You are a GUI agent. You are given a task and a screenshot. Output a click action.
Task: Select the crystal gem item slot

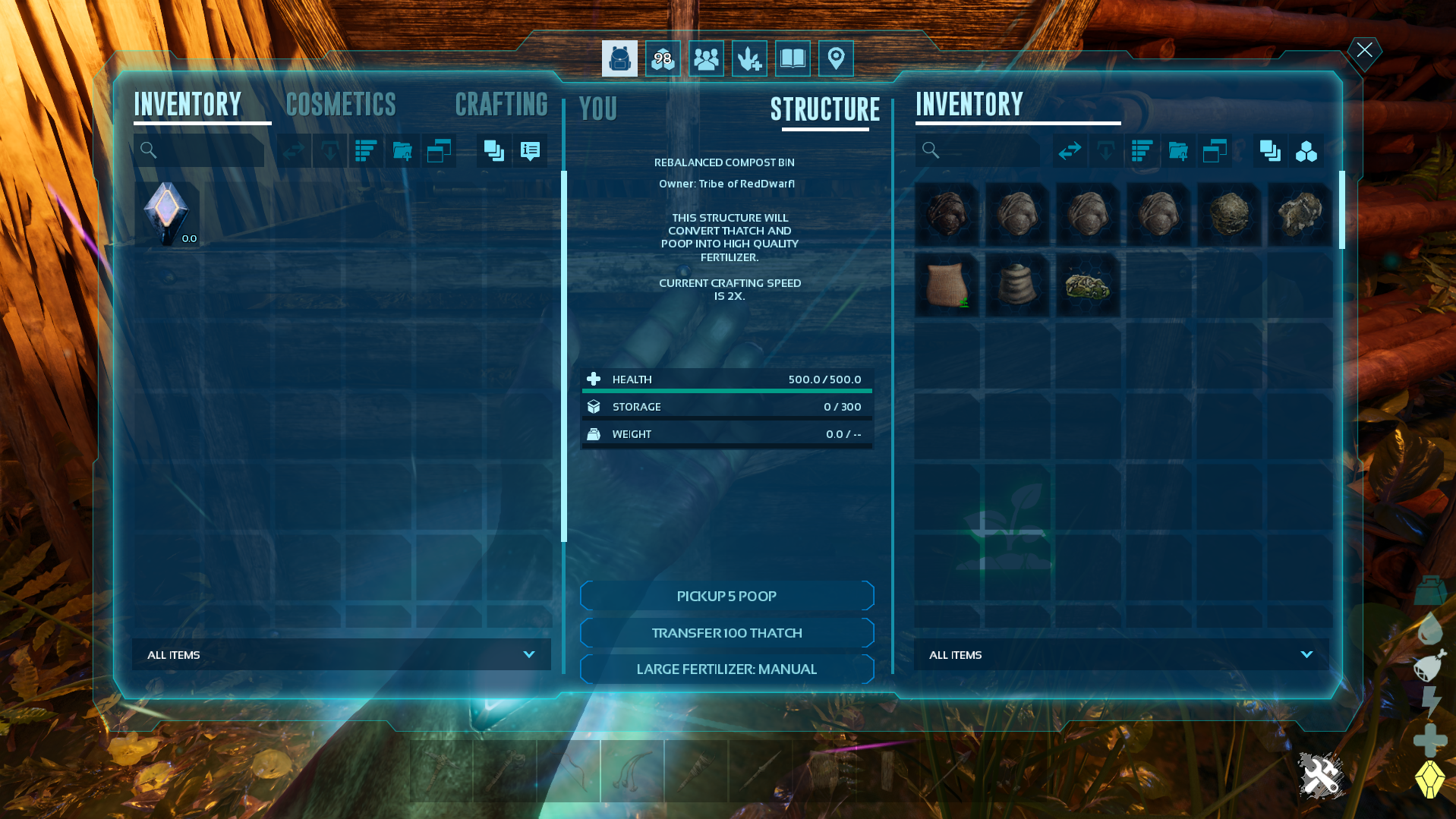point(167,214)
